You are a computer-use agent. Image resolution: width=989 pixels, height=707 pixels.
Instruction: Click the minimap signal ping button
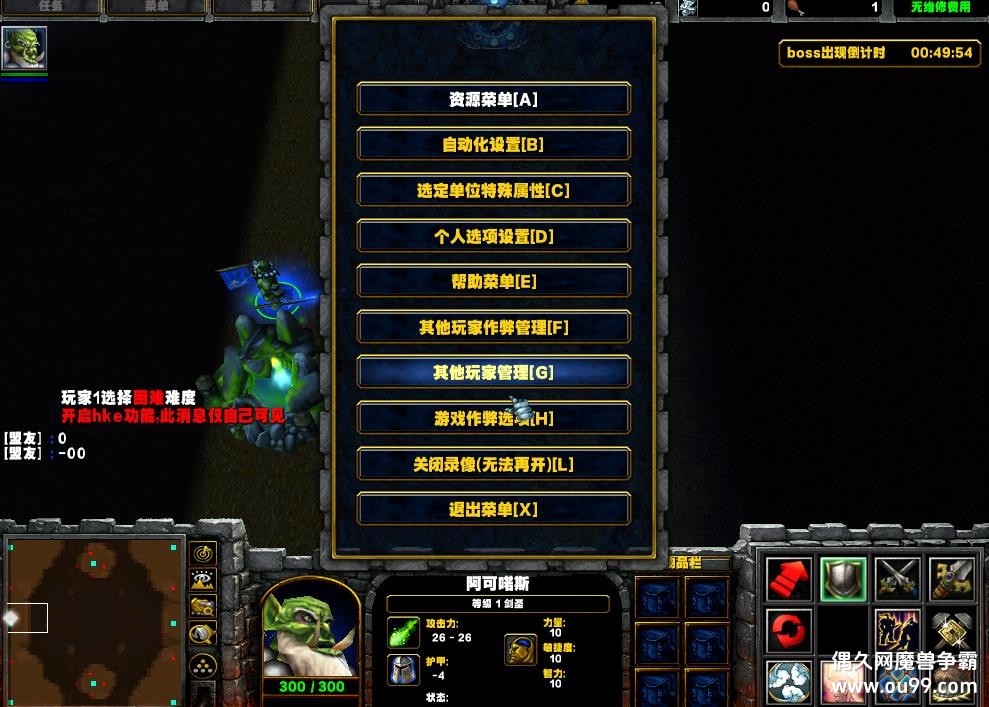[x=203, y=553]
